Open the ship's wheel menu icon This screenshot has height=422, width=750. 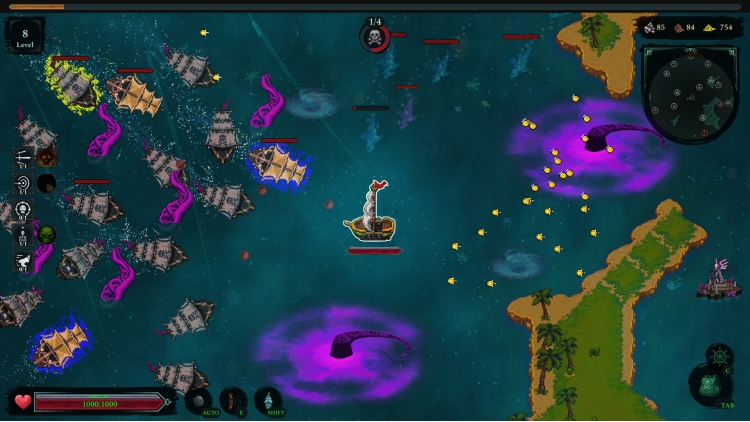[719, 356]
